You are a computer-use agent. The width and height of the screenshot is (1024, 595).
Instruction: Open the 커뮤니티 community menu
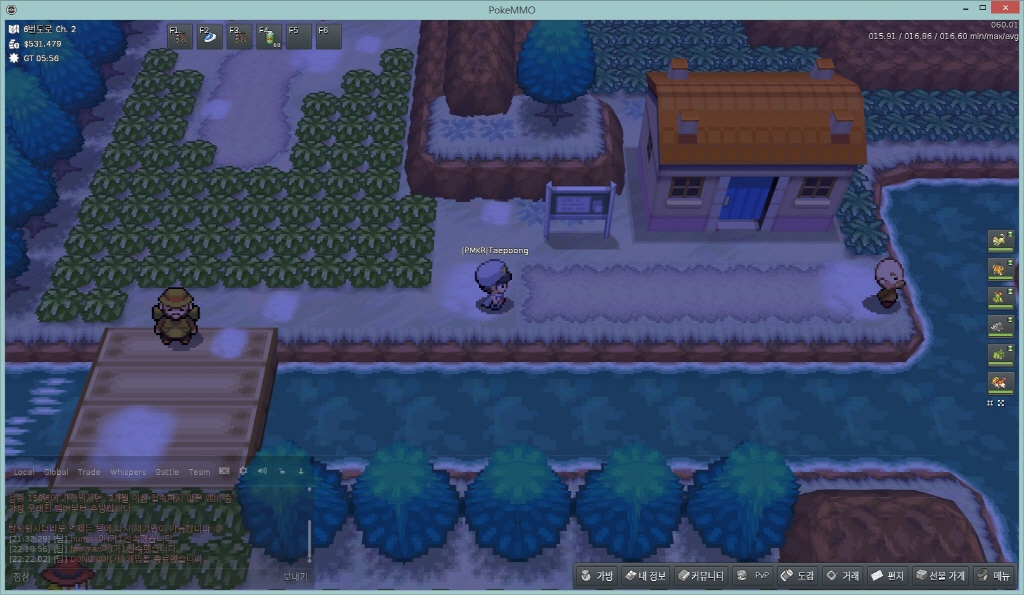pyautogui.click(x=700, y=576)
